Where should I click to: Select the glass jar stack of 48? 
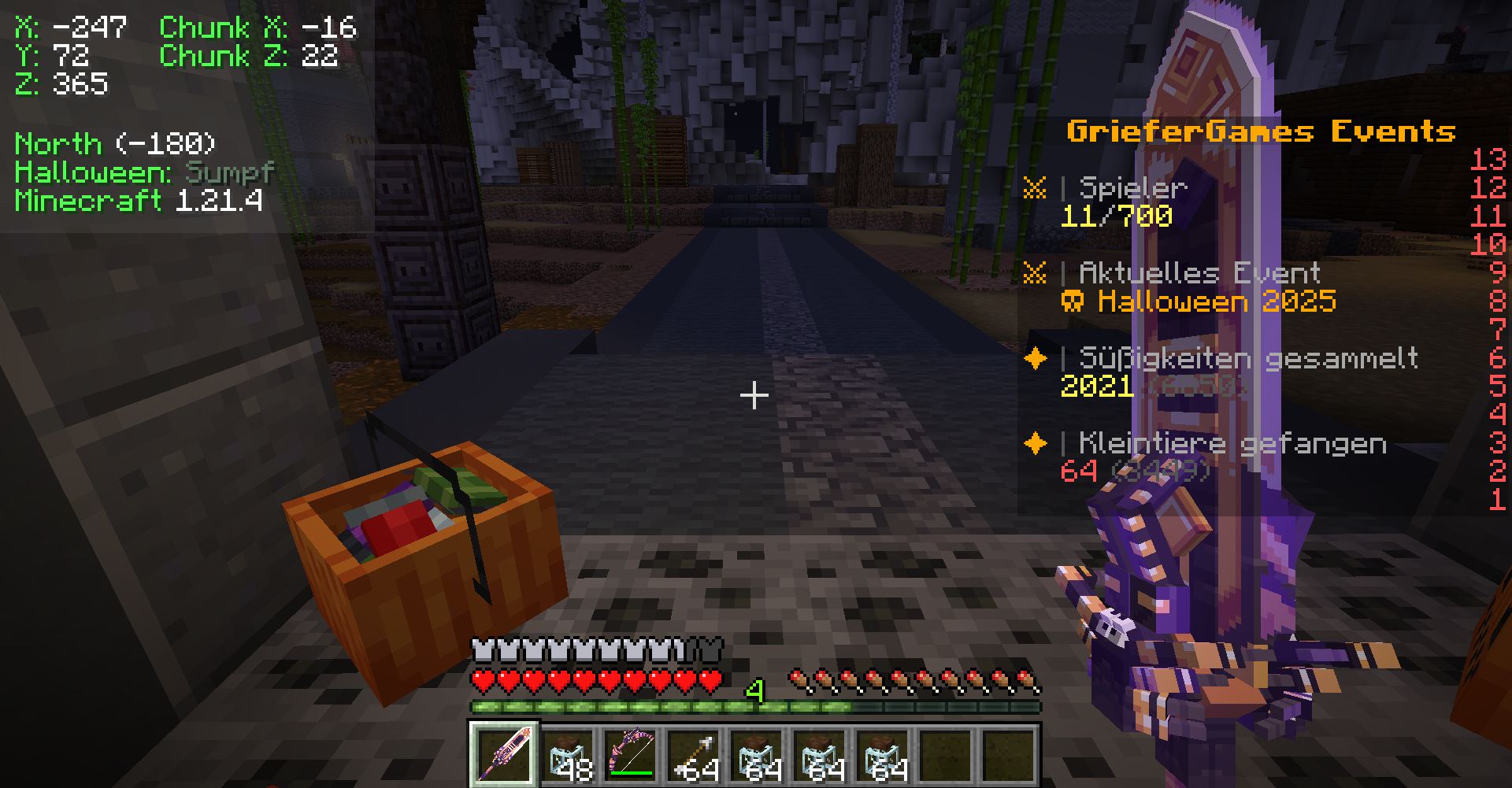(x=568, y=753)
